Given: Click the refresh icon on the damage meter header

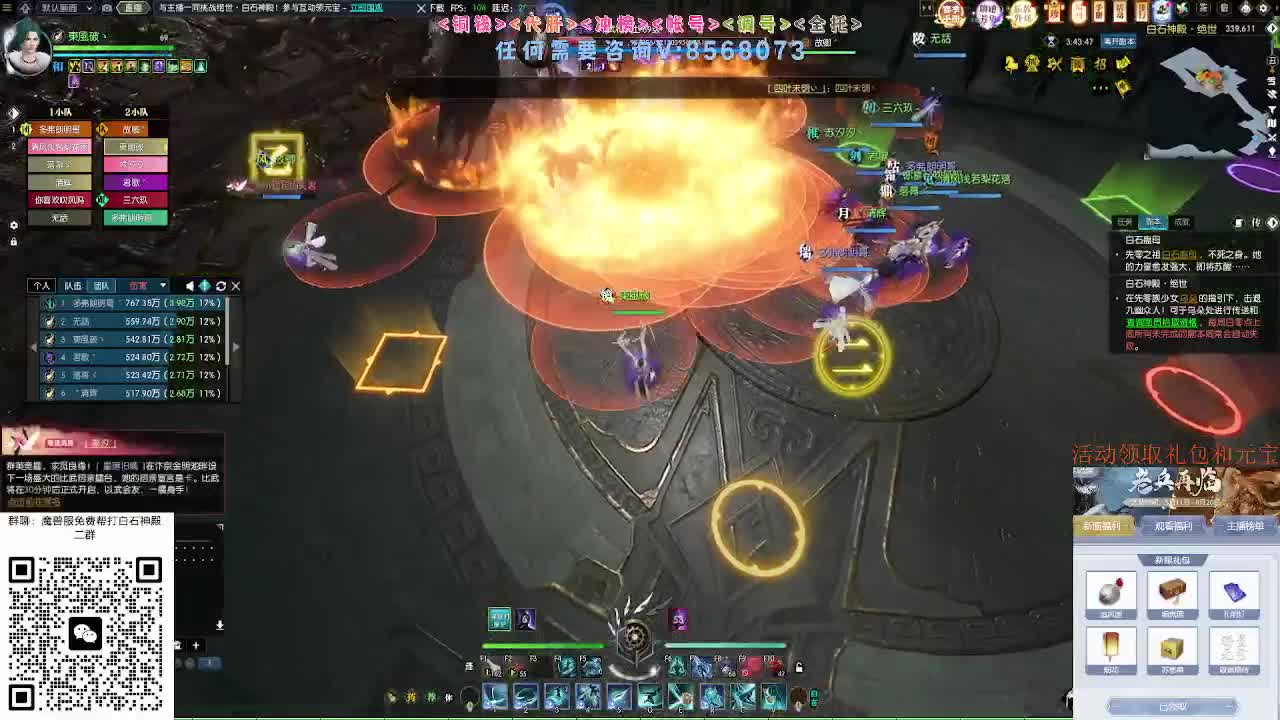Looking at the screenshot, I should (x=220, y=286).
